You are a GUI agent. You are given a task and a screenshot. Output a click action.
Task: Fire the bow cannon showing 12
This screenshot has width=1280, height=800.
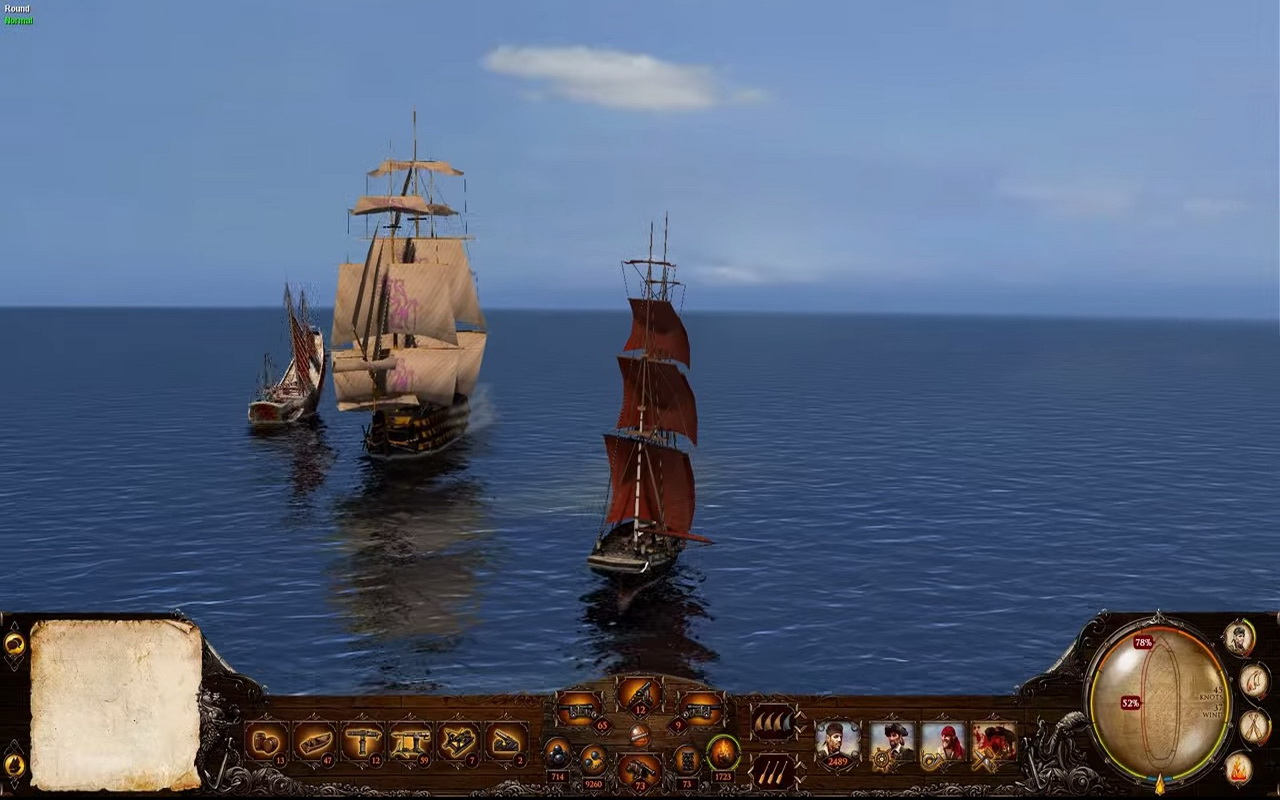click(x=638, y=692)
